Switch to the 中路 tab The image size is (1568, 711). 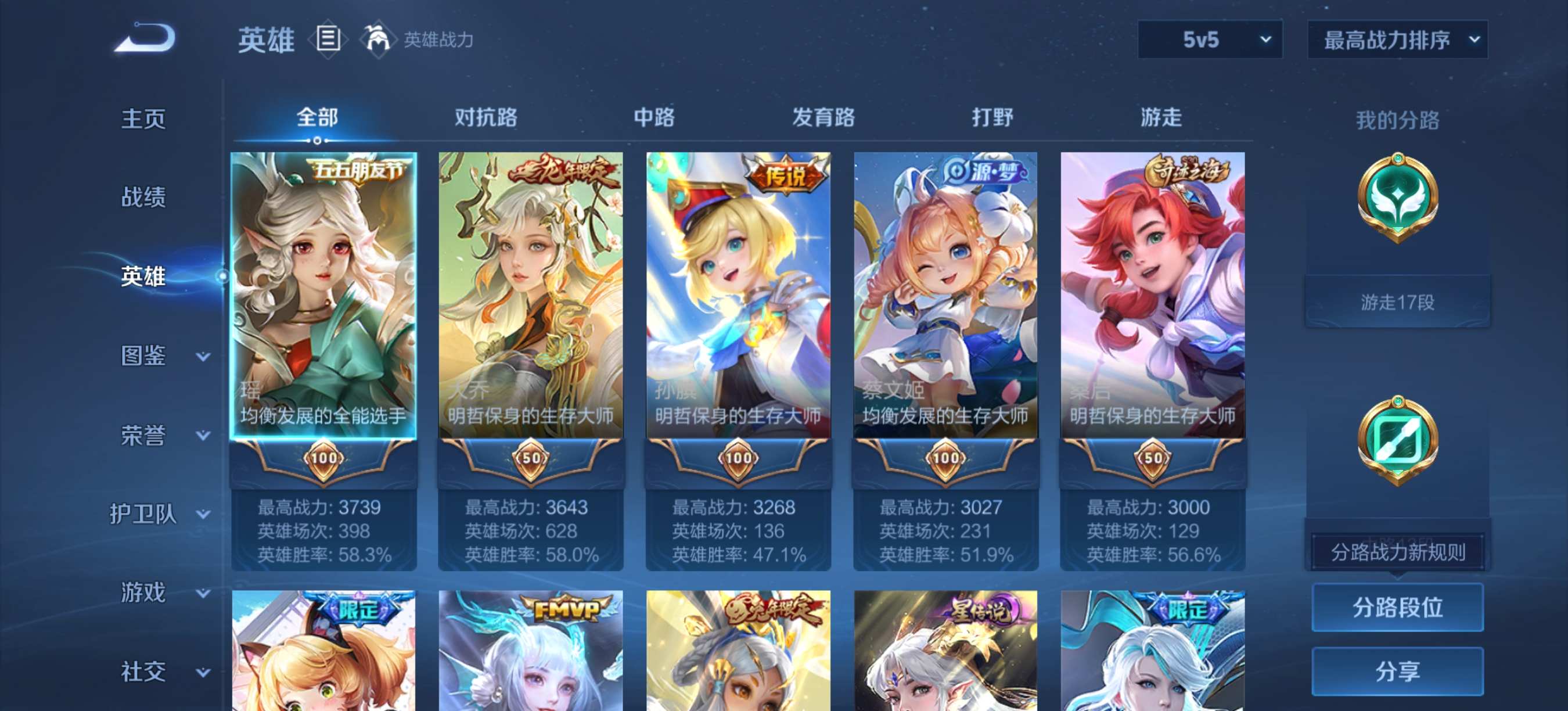[654, 117]
